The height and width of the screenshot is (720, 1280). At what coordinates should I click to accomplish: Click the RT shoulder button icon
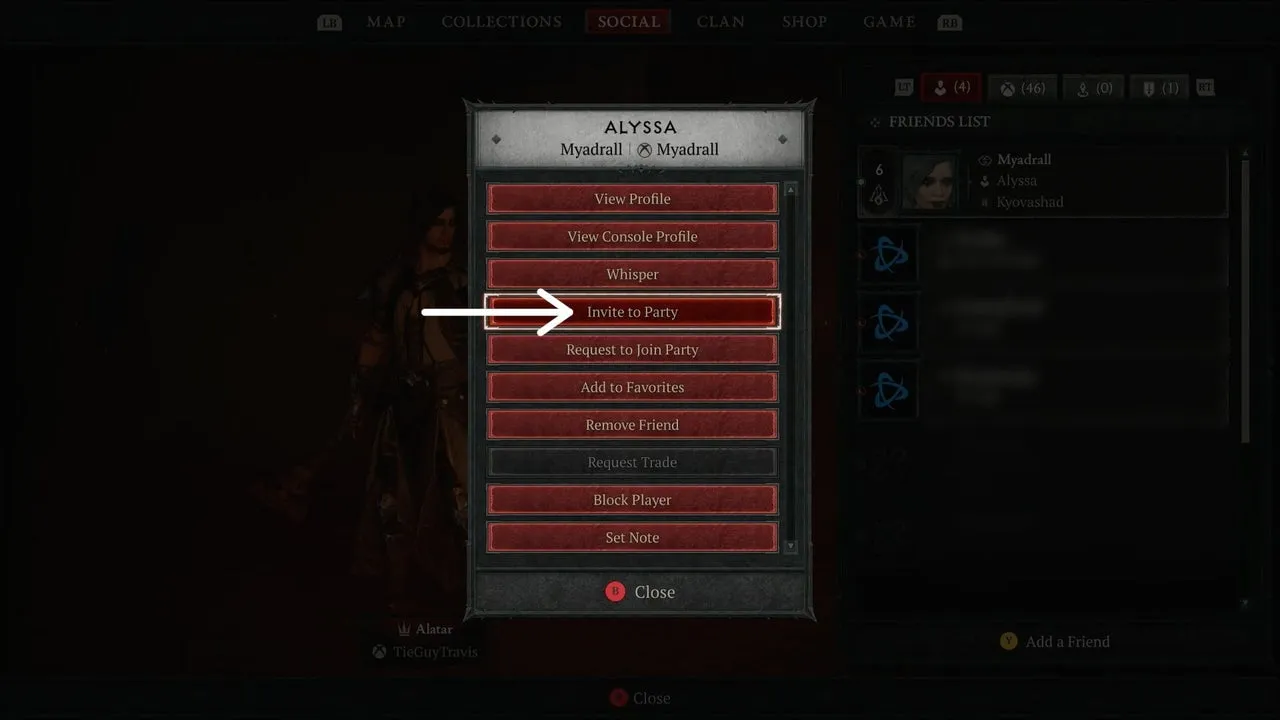tap(1205, 87)
